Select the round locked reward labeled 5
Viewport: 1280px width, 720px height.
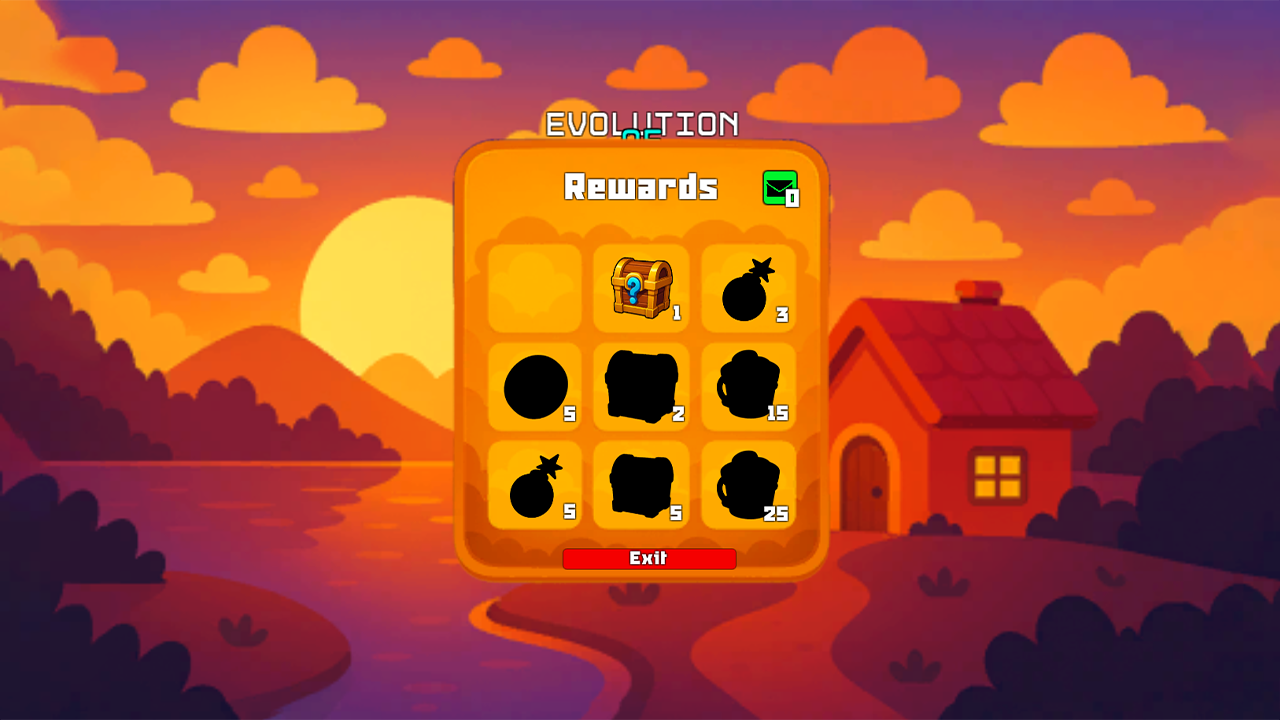pos(534,387)
